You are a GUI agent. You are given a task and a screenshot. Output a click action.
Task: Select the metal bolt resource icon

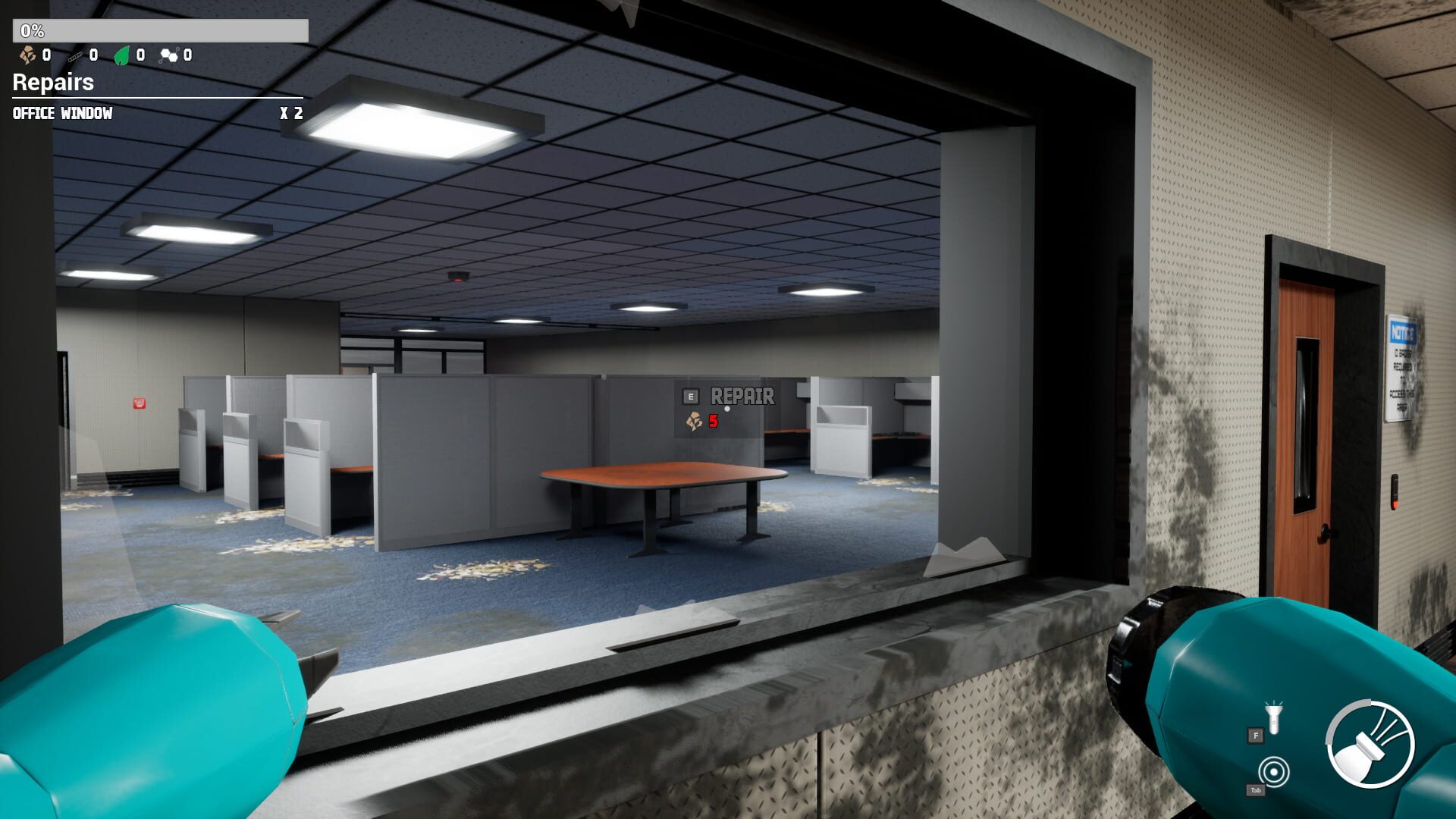point(76,55)
